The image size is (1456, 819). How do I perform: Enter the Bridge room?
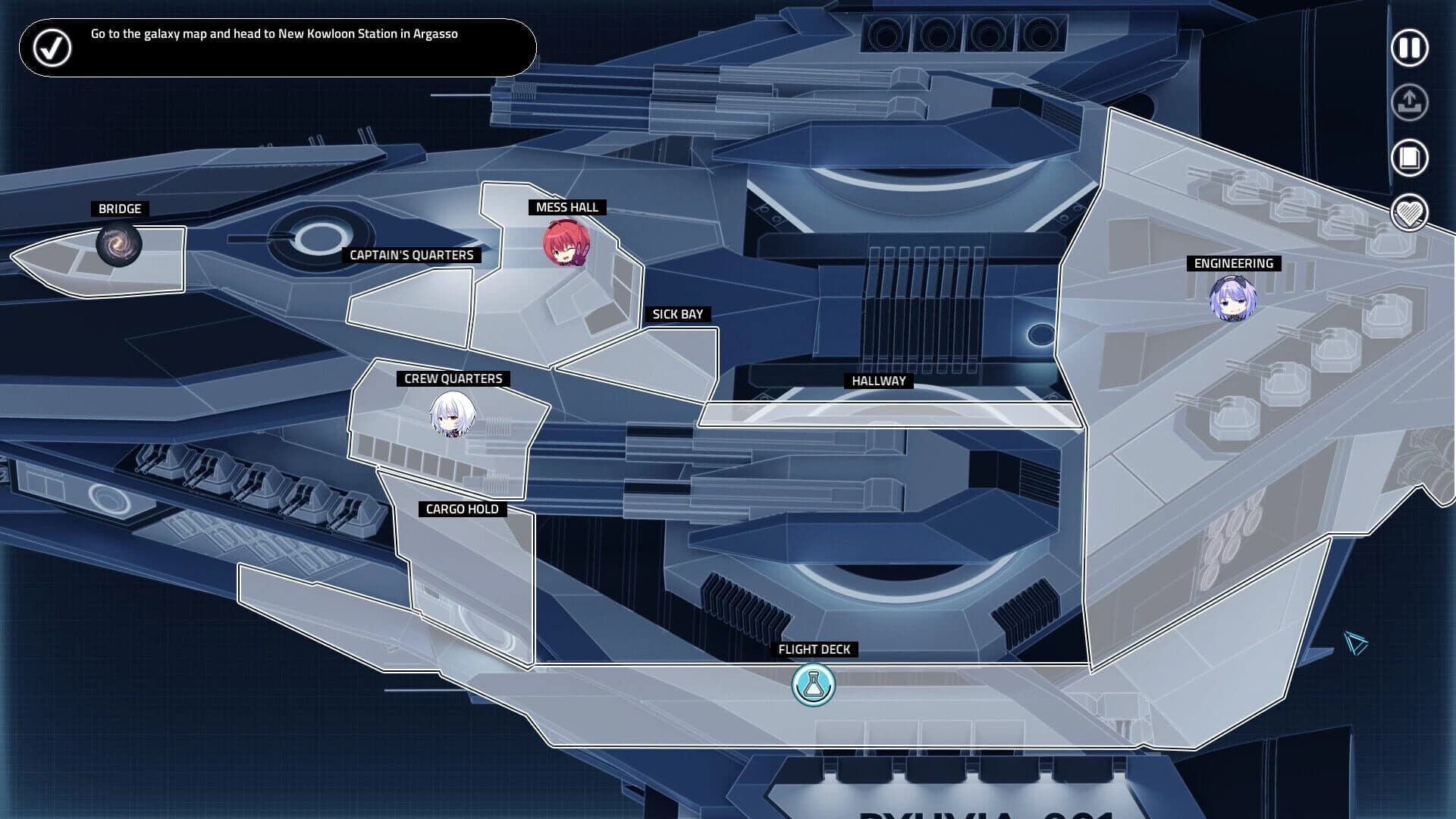[119, 209]
